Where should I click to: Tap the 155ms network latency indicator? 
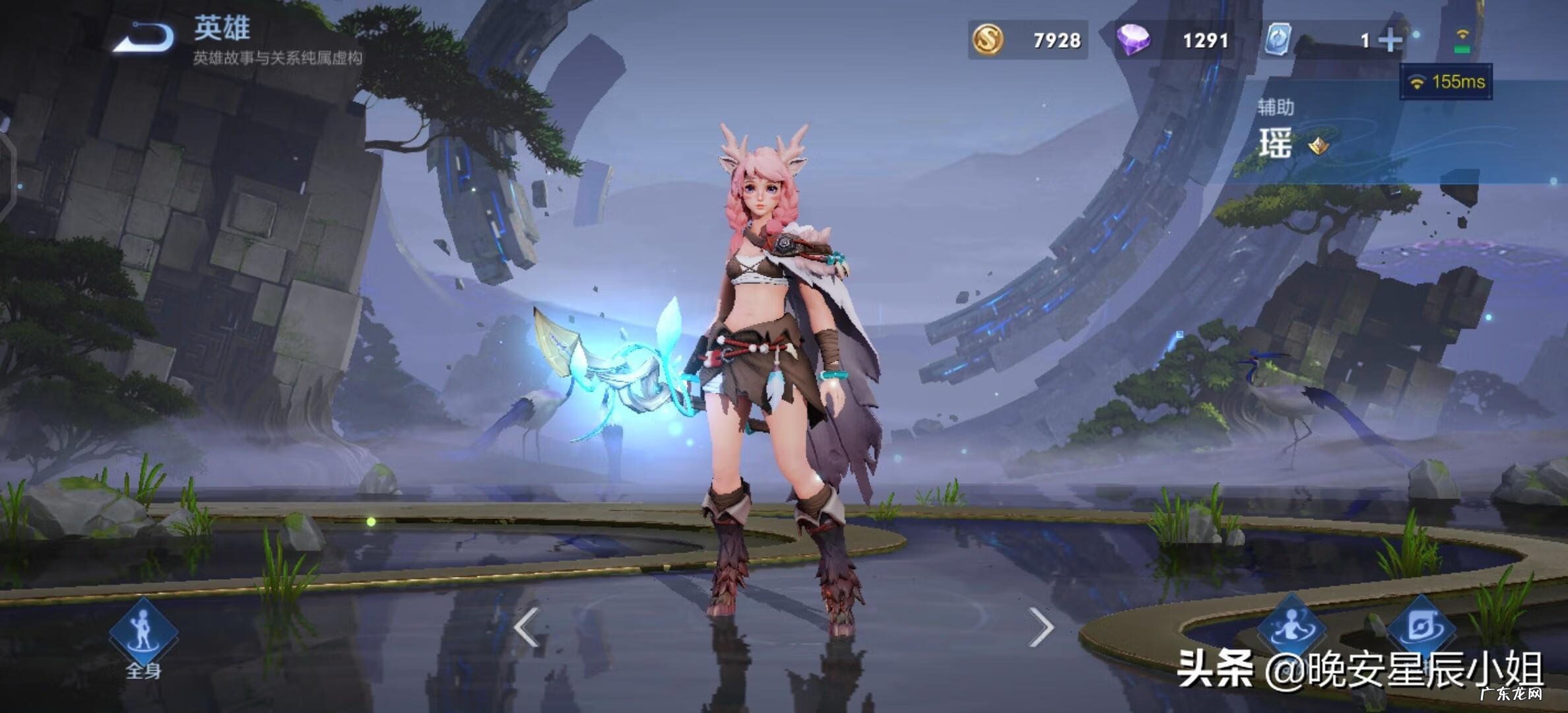click(1446, 83)
